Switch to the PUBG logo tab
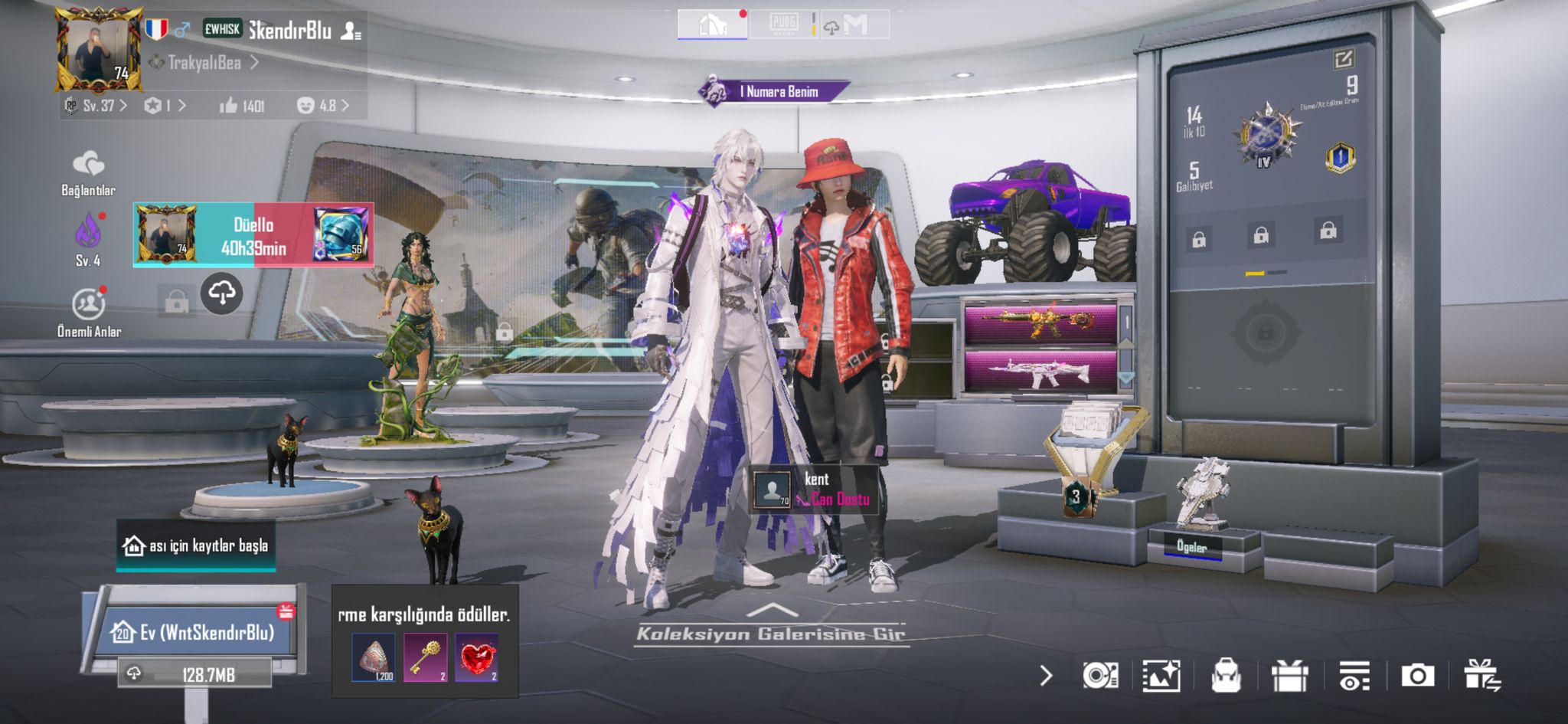 click(782, 25)
